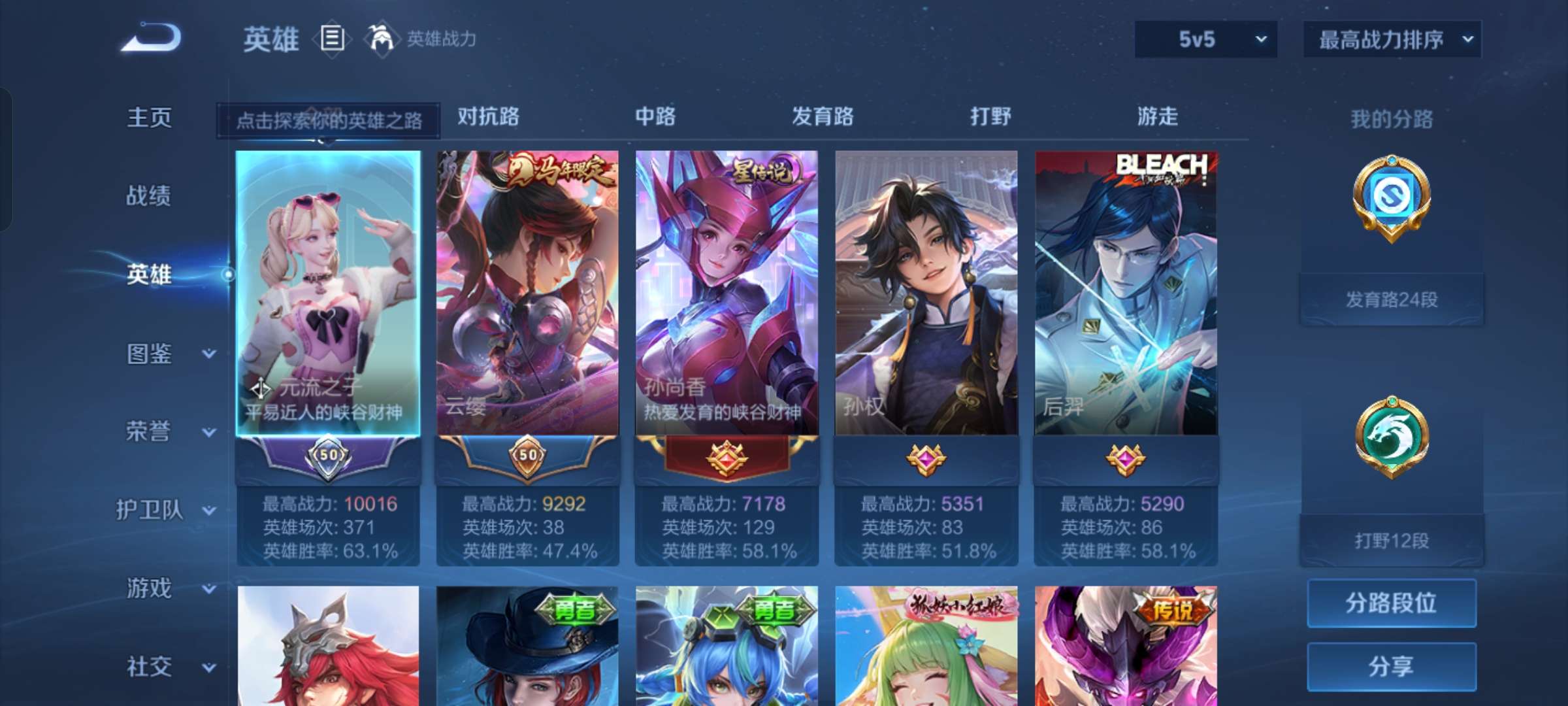Switch to the 打野 lane tab
The width and height of the screenshot is (1568, 706).
[x=990, y=118]
